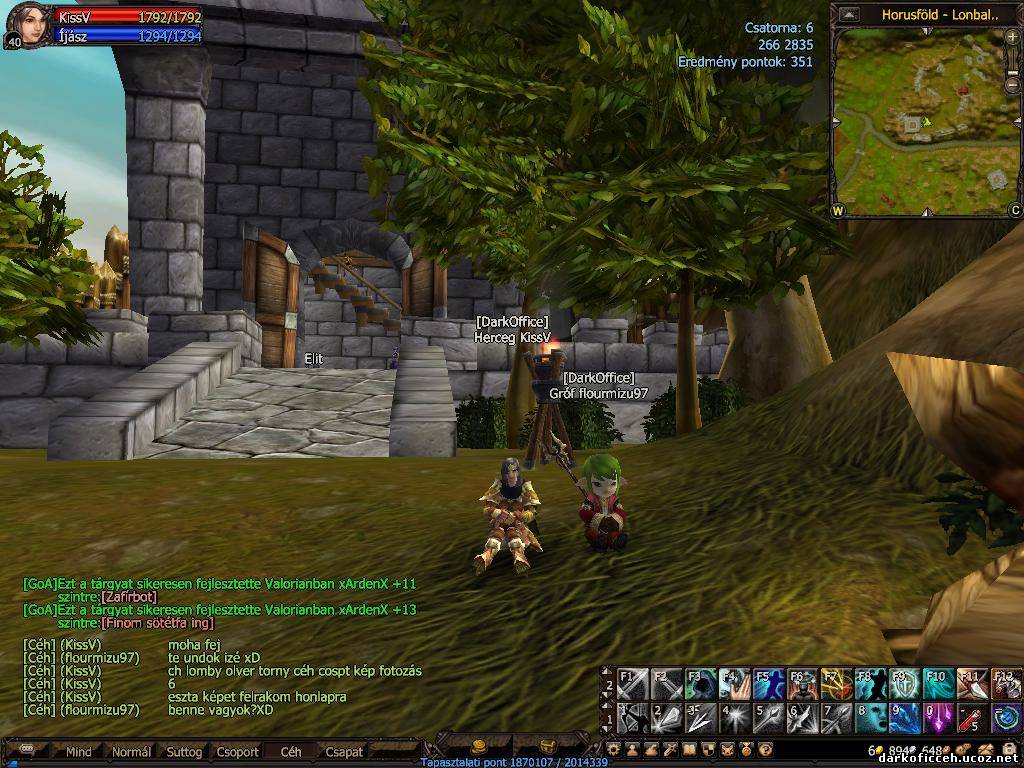The height and width of the screenshot is (768, 1024).
Task: Choose the Céh guild chat tab
Action: [x=291, y=751]
